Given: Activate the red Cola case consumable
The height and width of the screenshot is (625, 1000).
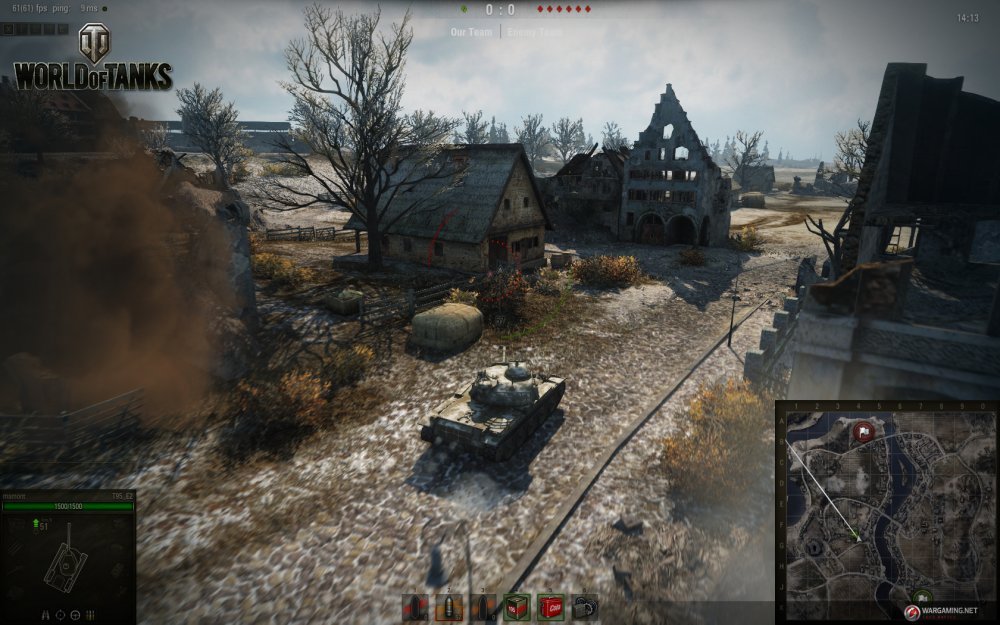Looking at the screenshot, I should click(551, 607).
